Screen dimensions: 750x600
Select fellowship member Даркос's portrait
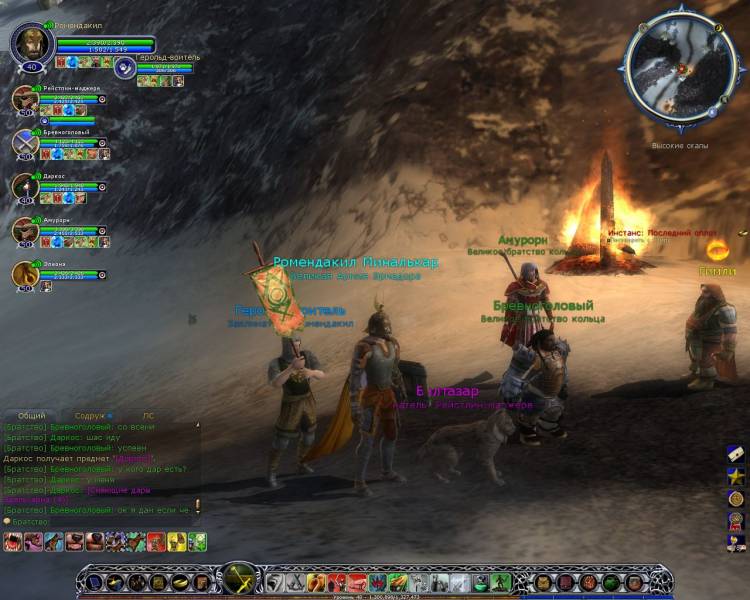point(25,187)
